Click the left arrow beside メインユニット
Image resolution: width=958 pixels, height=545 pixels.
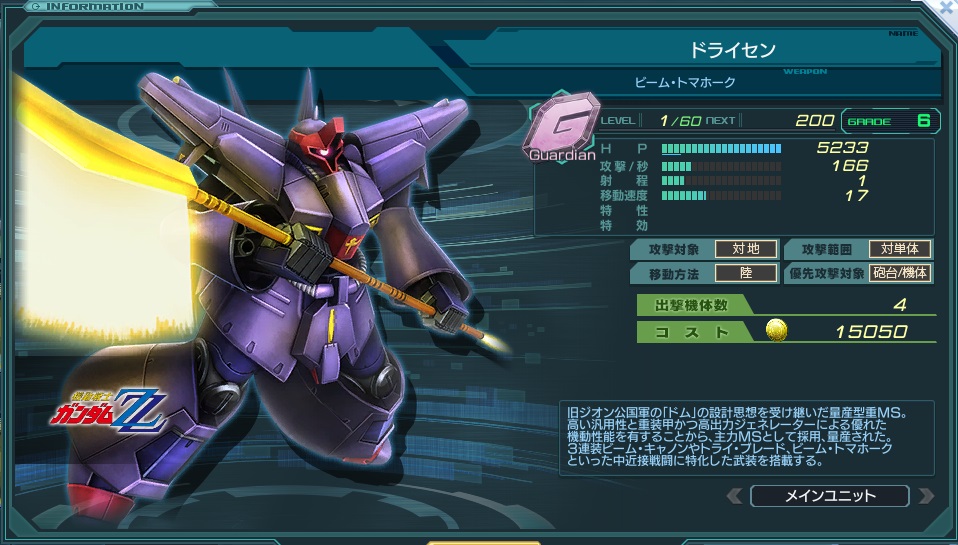click(x=735, y=496)
